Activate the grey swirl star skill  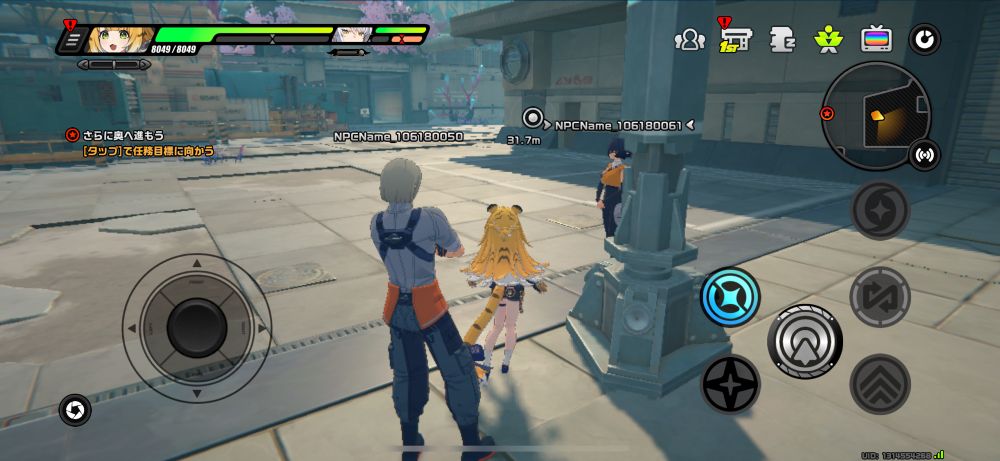click(x=880, y=211)
